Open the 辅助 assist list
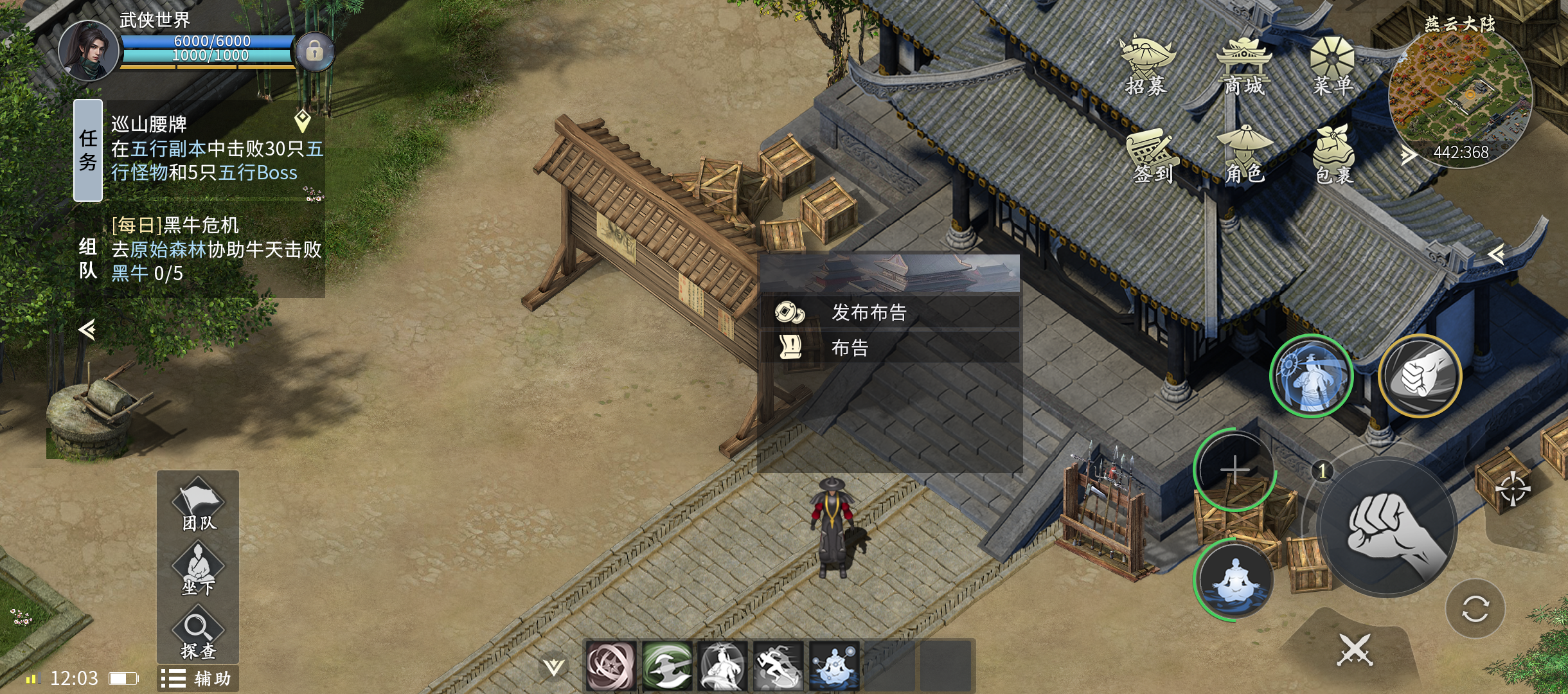This screenshot has height=694, width=1568. pyautogui.click(x=198, y=679)
